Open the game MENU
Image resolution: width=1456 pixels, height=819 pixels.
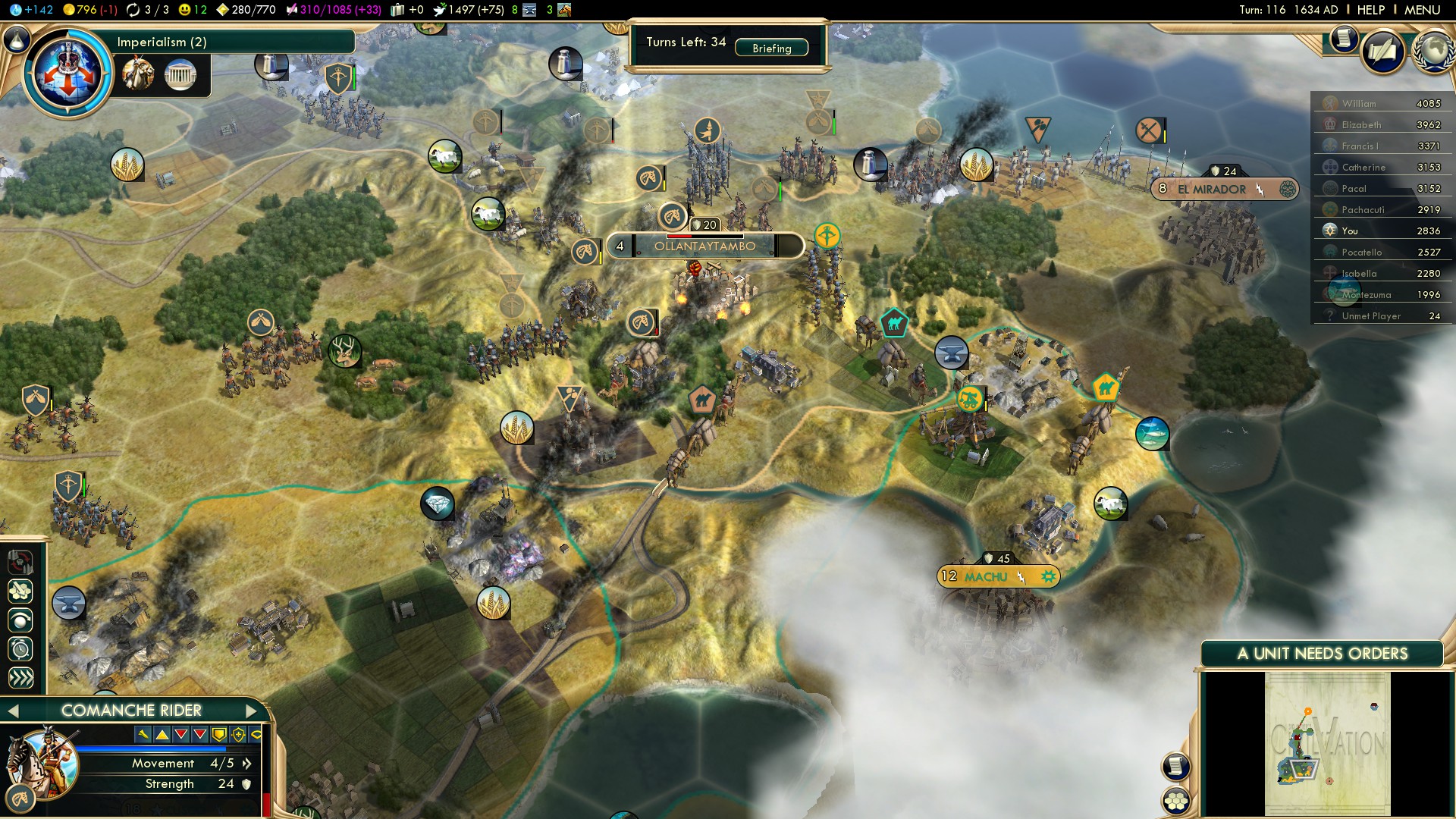[x=1422, y=10]
